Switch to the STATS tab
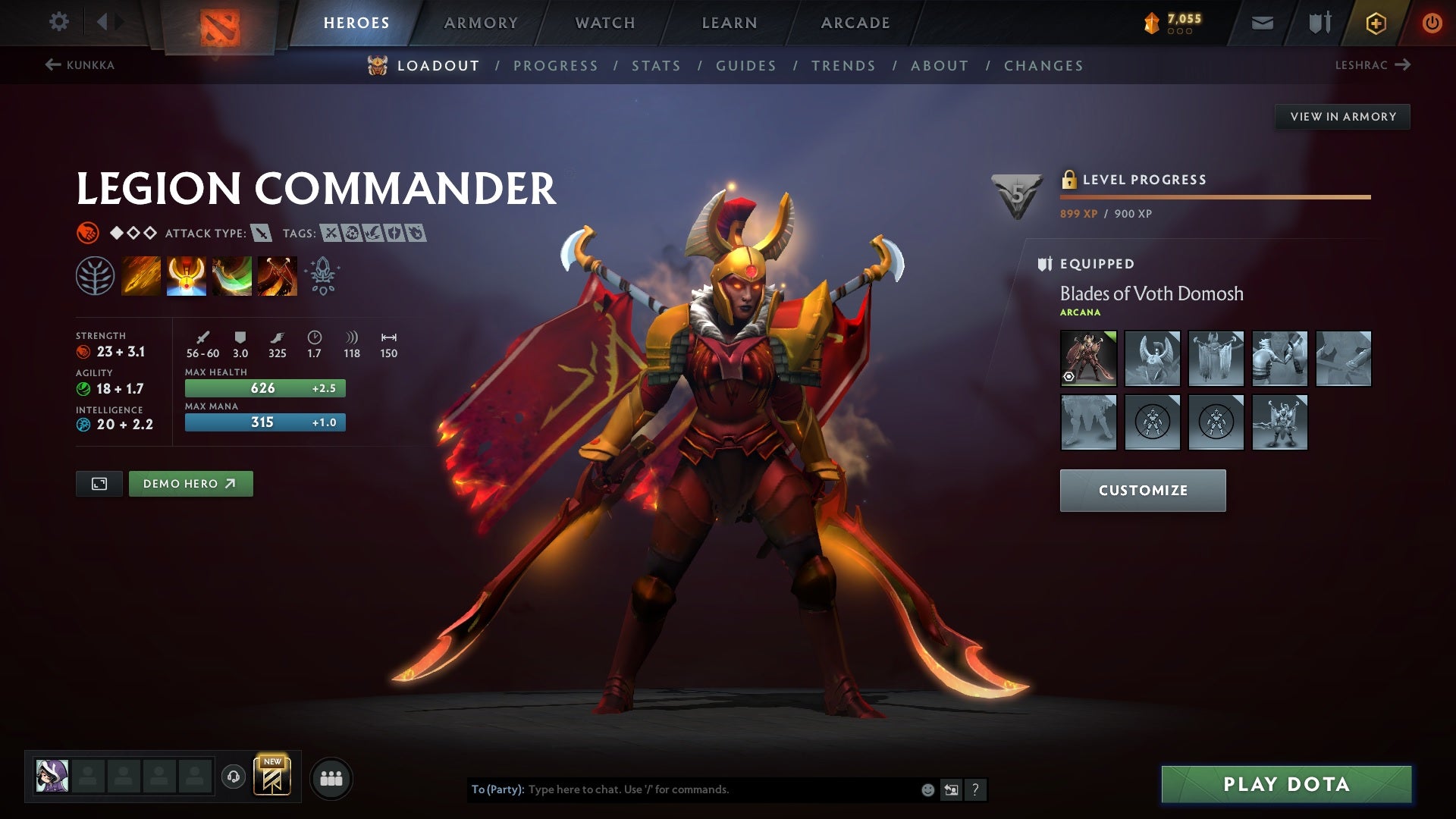1456x819 pixels. point(657,65)
